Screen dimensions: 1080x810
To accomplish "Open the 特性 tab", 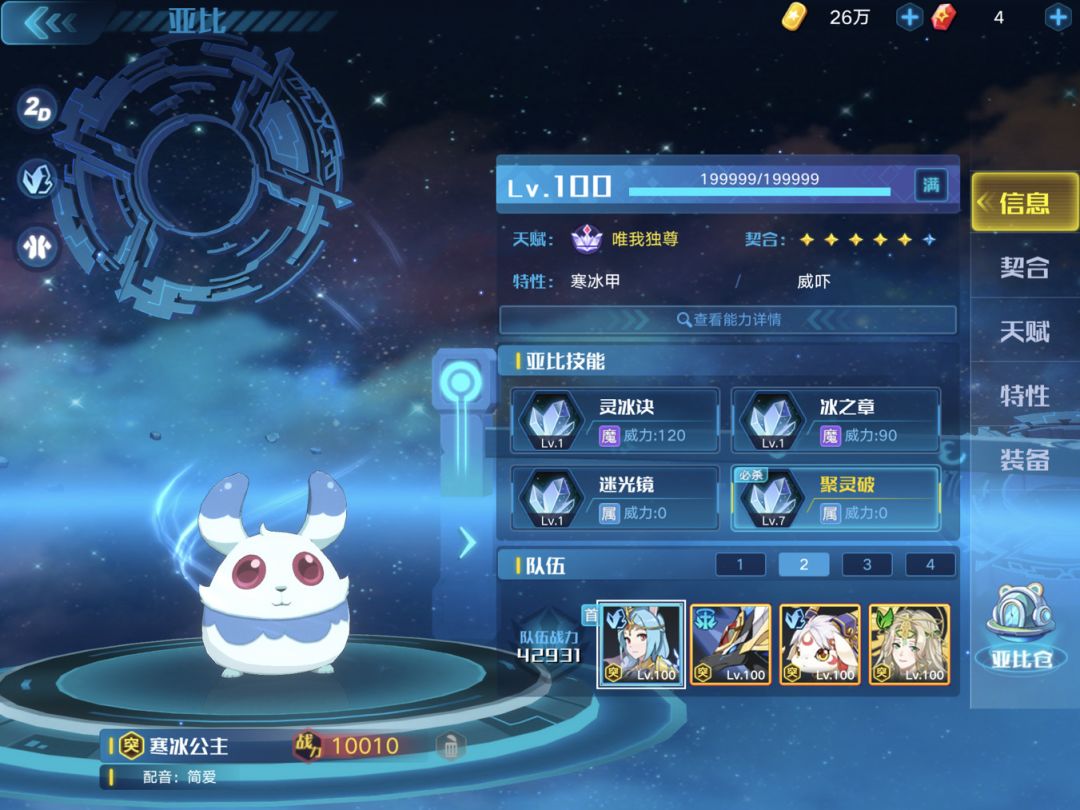I will click(1025, 396).
